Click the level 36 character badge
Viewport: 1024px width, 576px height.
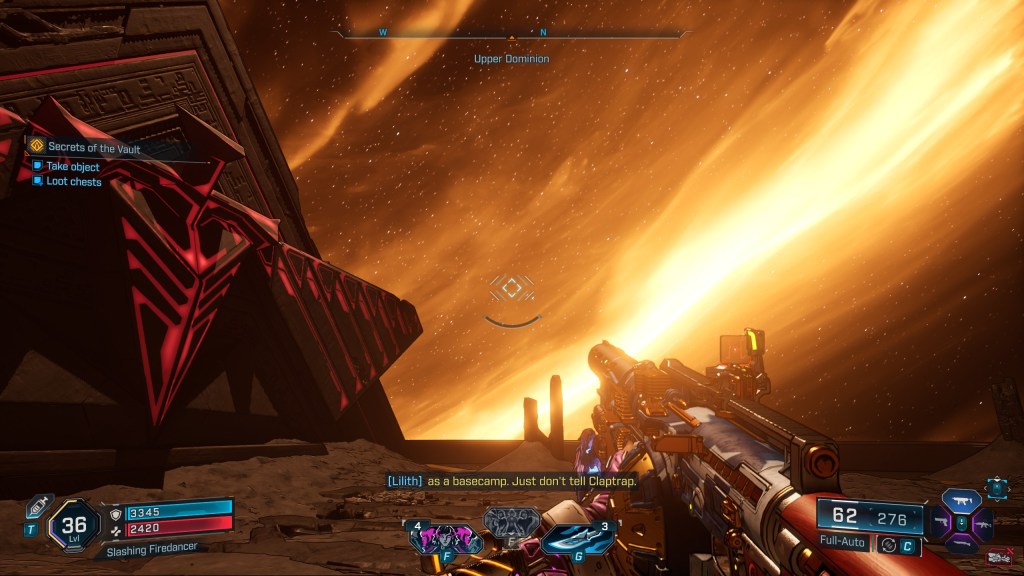pyautogui.click(x=74, y=523)
